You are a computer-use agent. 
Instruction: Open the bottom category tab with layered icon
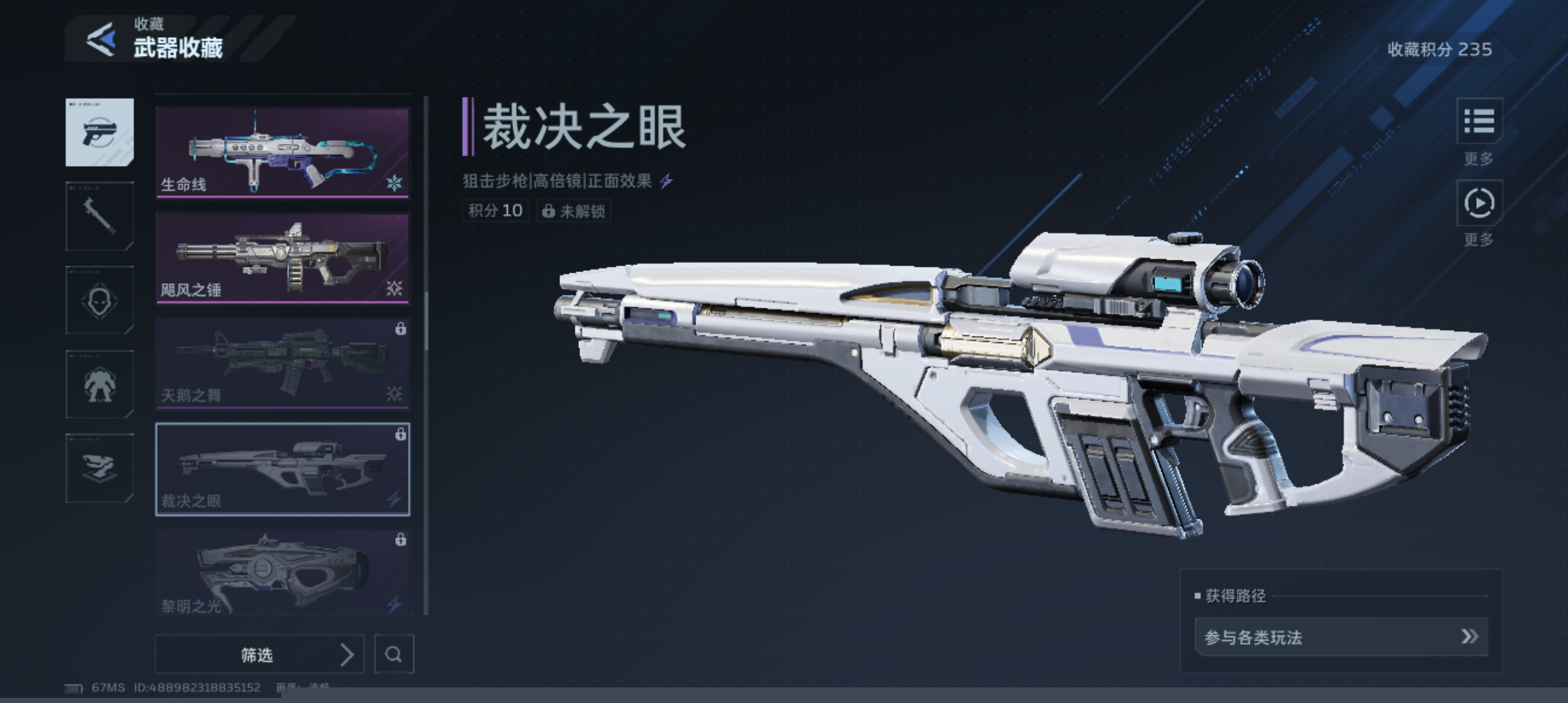(100, 468)
